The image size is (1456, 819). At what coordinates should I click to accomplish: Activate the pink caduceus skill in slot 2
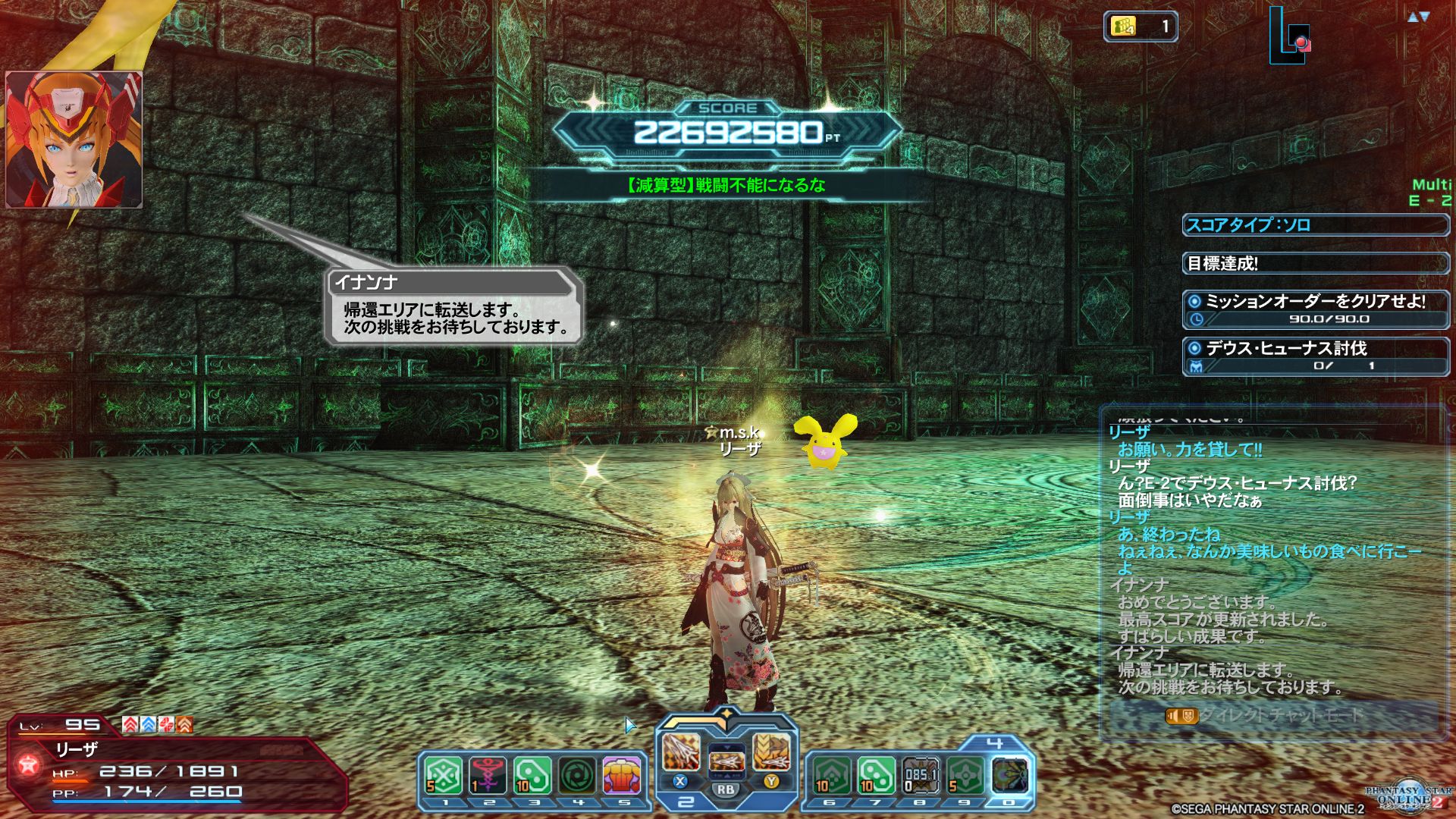488,776
